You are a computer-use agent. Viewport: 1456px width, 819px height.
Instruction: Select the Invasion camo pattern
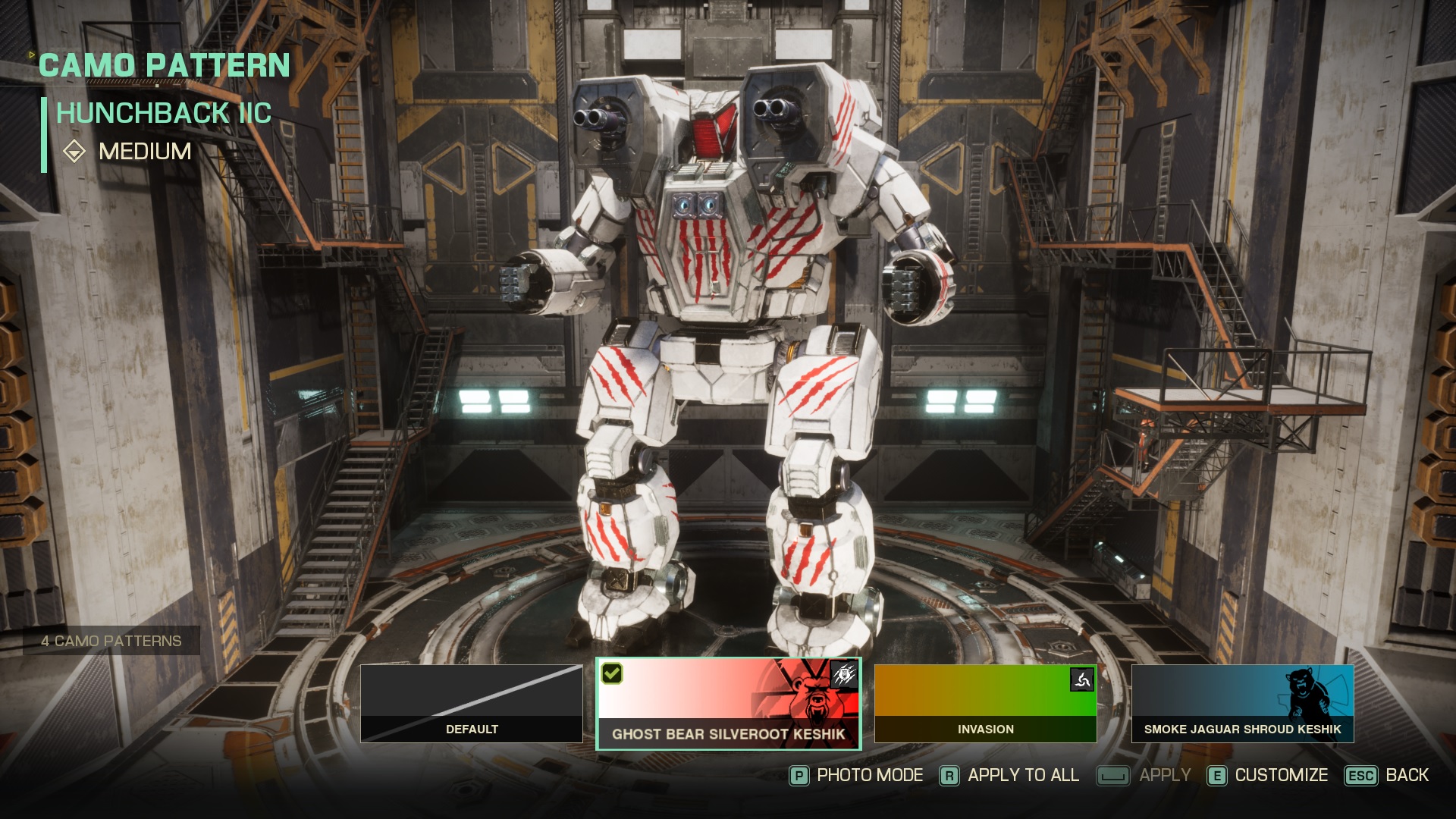pos(985,703)
